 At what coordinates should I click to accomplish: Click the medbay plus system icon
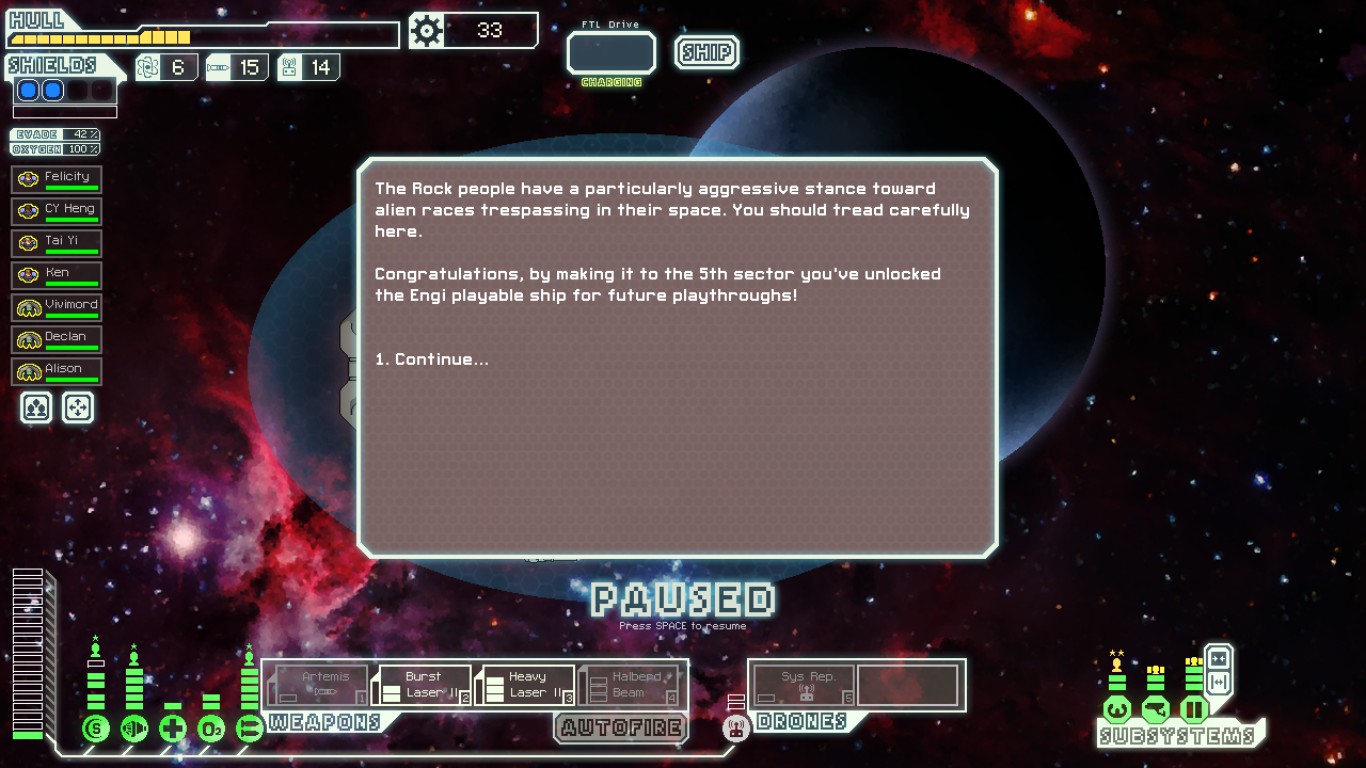pyautogui.click(x=173, y=728)
